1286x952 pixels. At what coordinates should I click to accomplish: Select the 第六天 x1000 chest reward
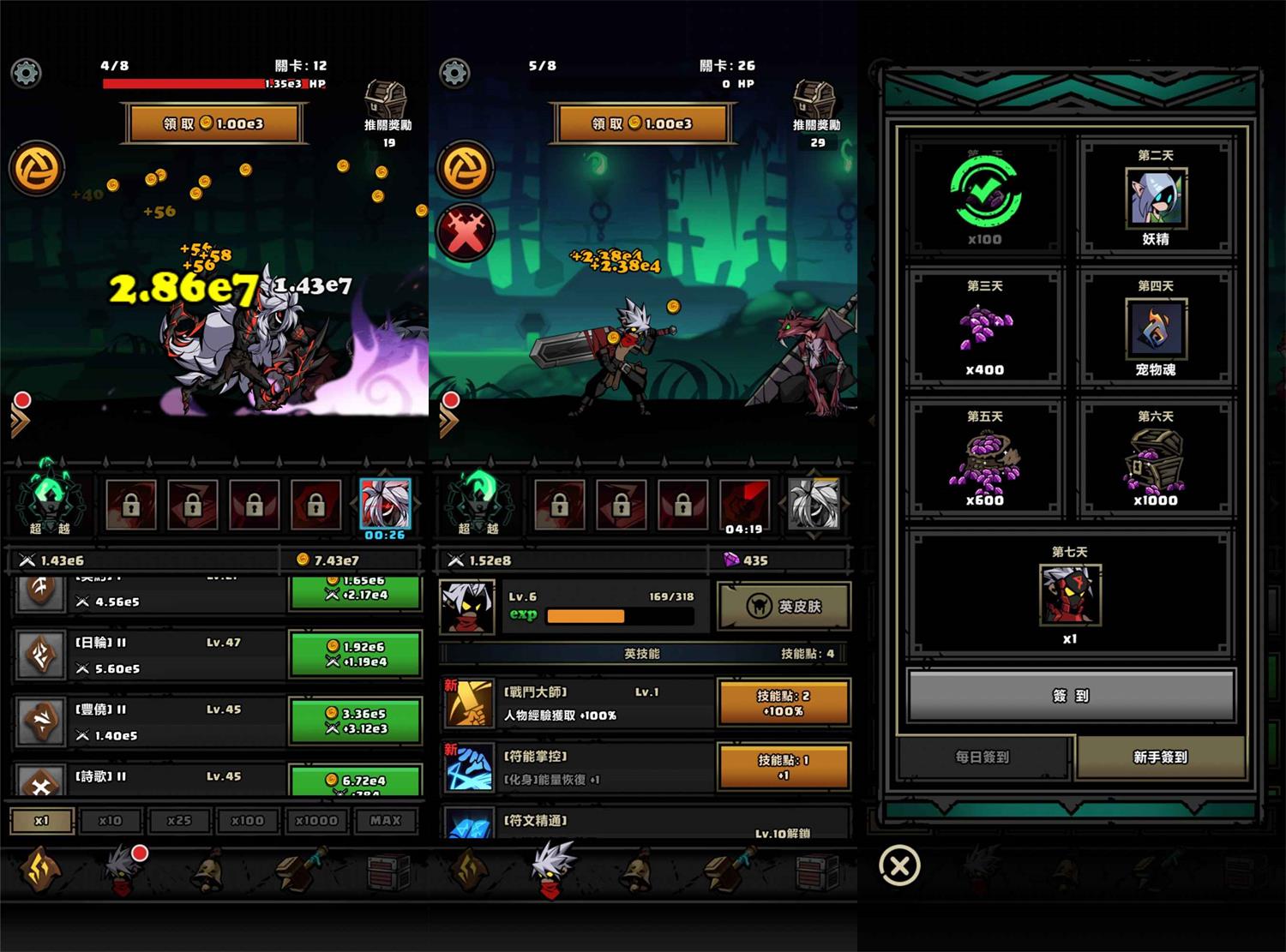tap(1155, 459)
